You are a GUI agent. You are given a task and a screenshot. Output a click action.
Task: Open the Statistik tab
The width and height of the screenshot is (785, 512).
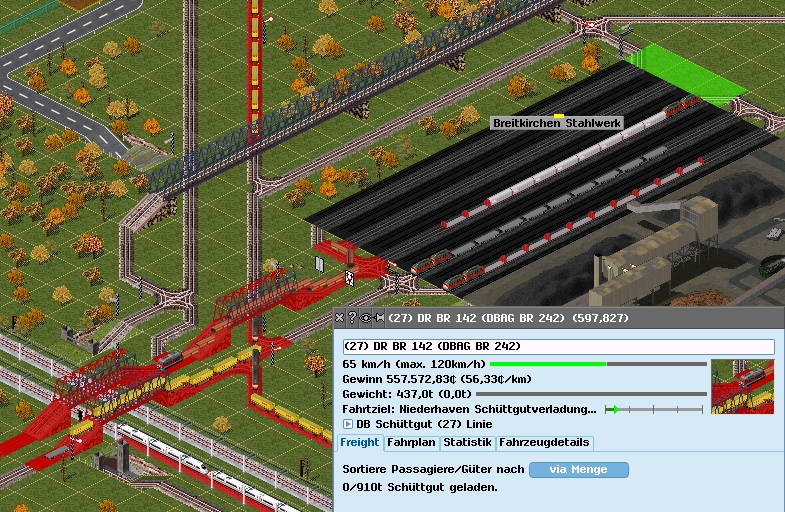point(467,443)
